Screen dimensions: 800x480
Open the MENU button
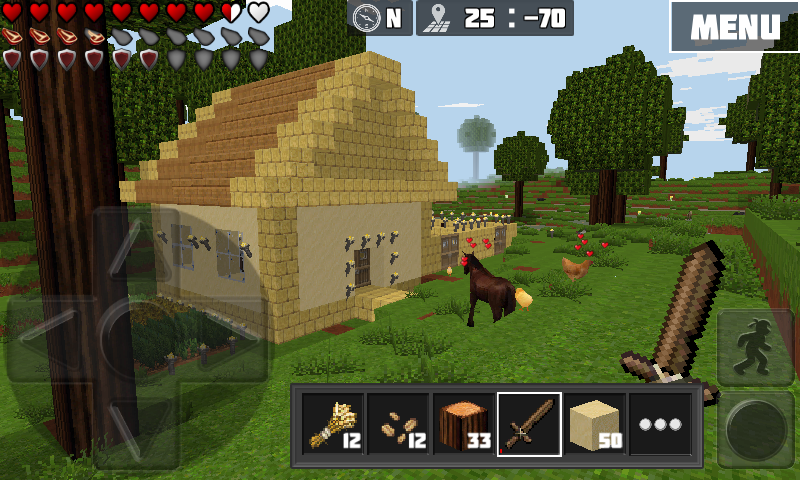click(735, 26)
